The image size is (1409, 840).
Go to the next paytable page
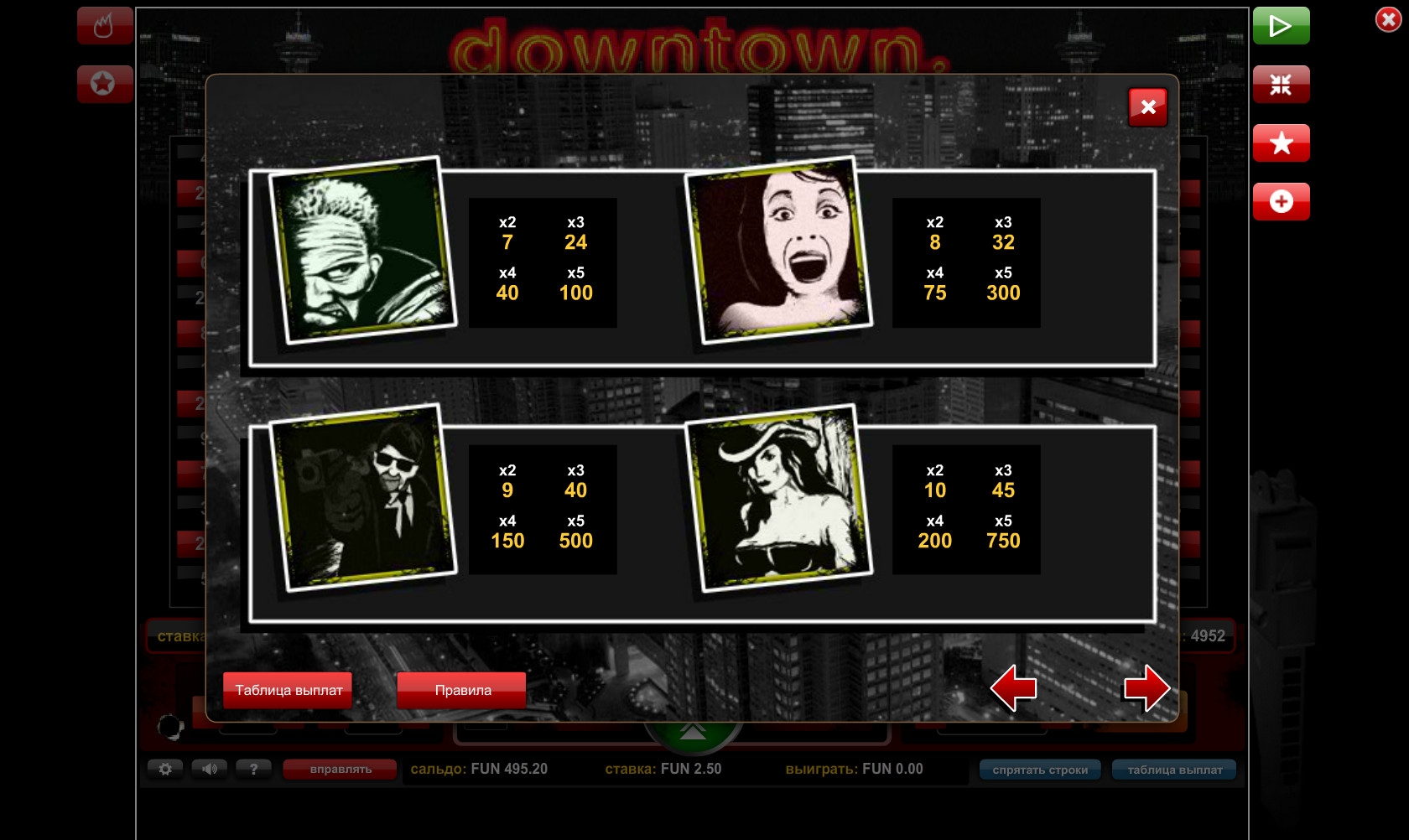(1146, 688)
